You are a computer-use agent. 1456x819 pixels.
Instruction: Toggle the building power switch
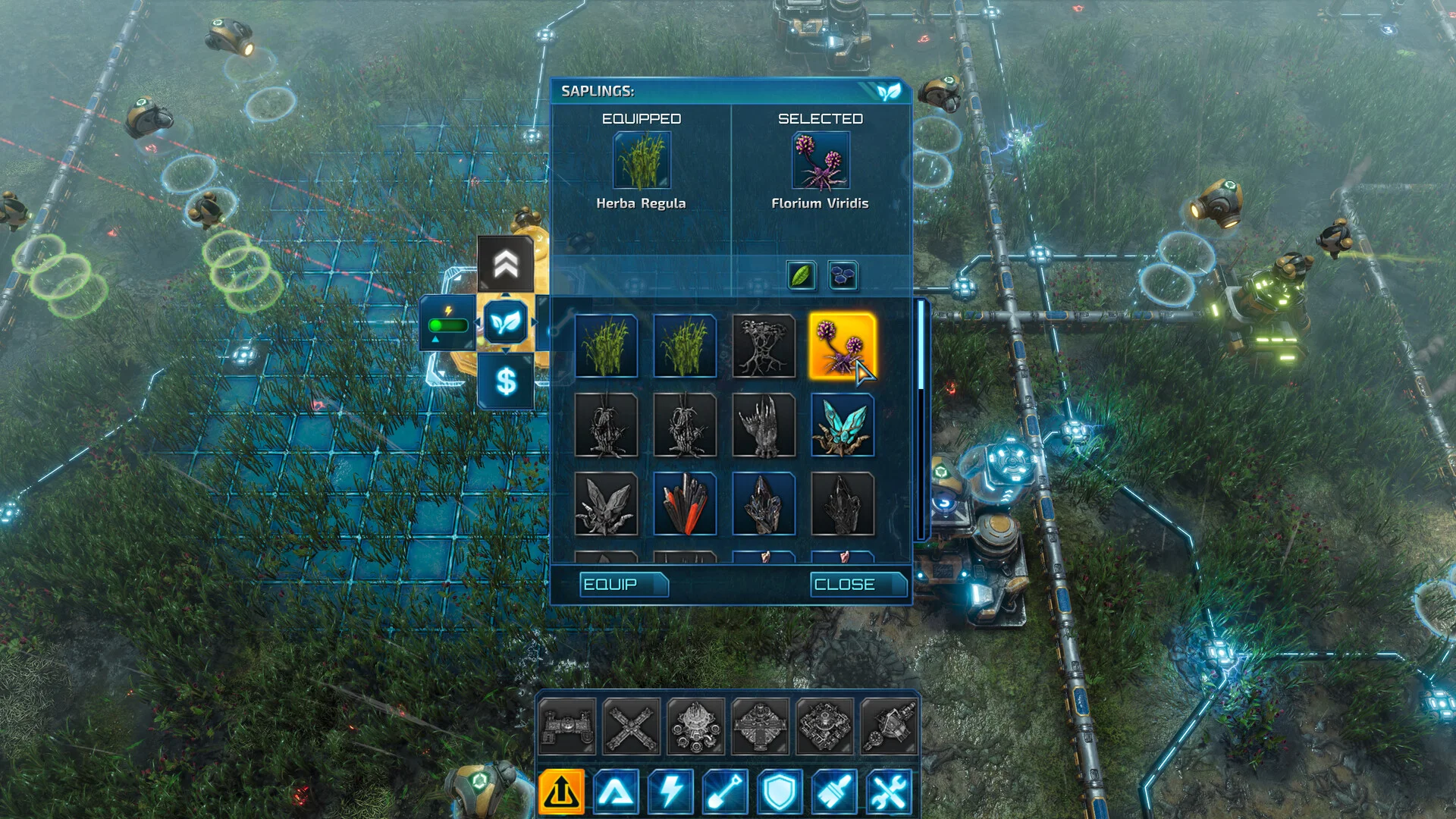[x=447, y=325]
